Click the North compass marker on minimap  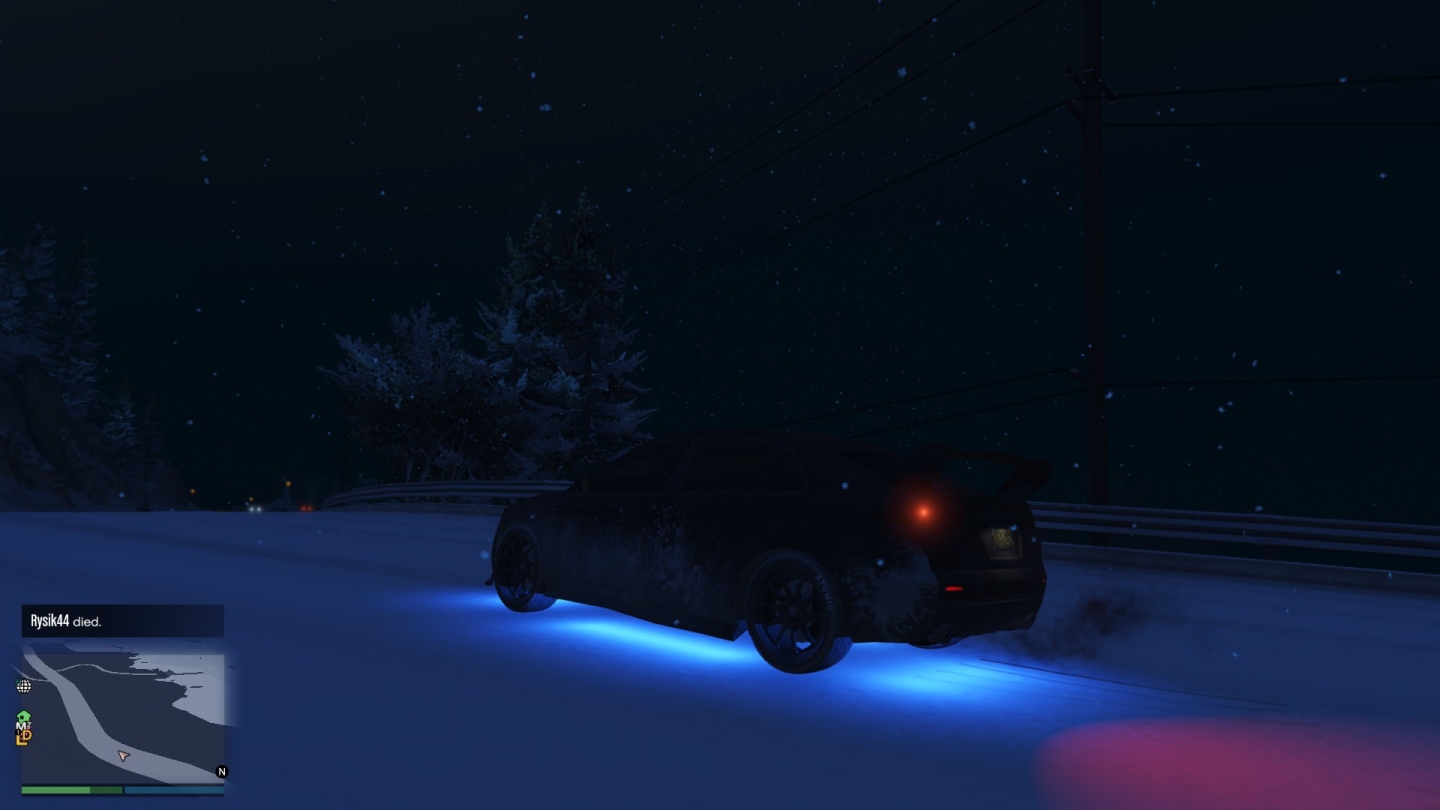point(222,772)
